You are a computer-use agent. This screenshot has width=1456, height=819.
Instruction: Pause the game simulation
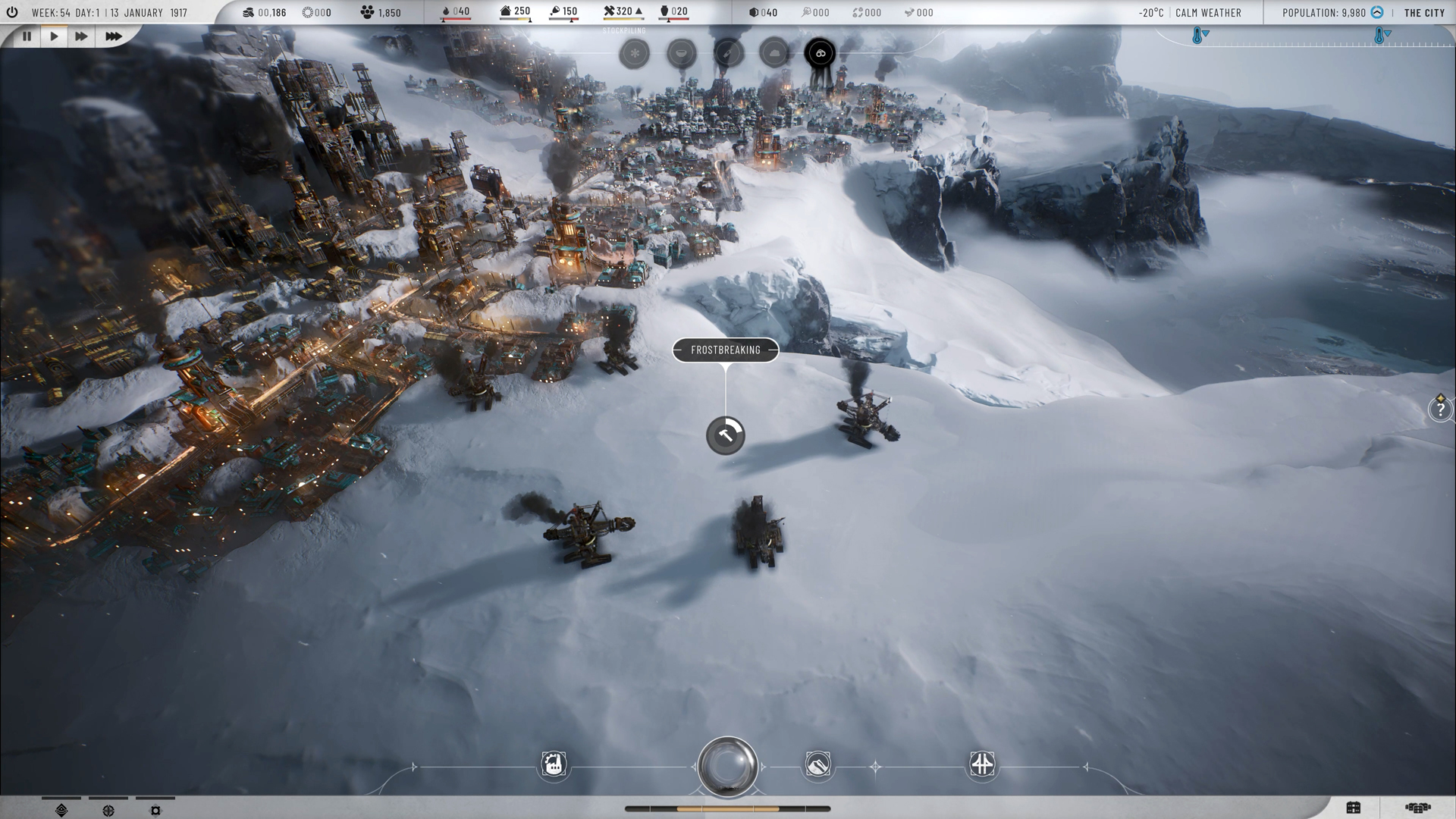[27, 36]
